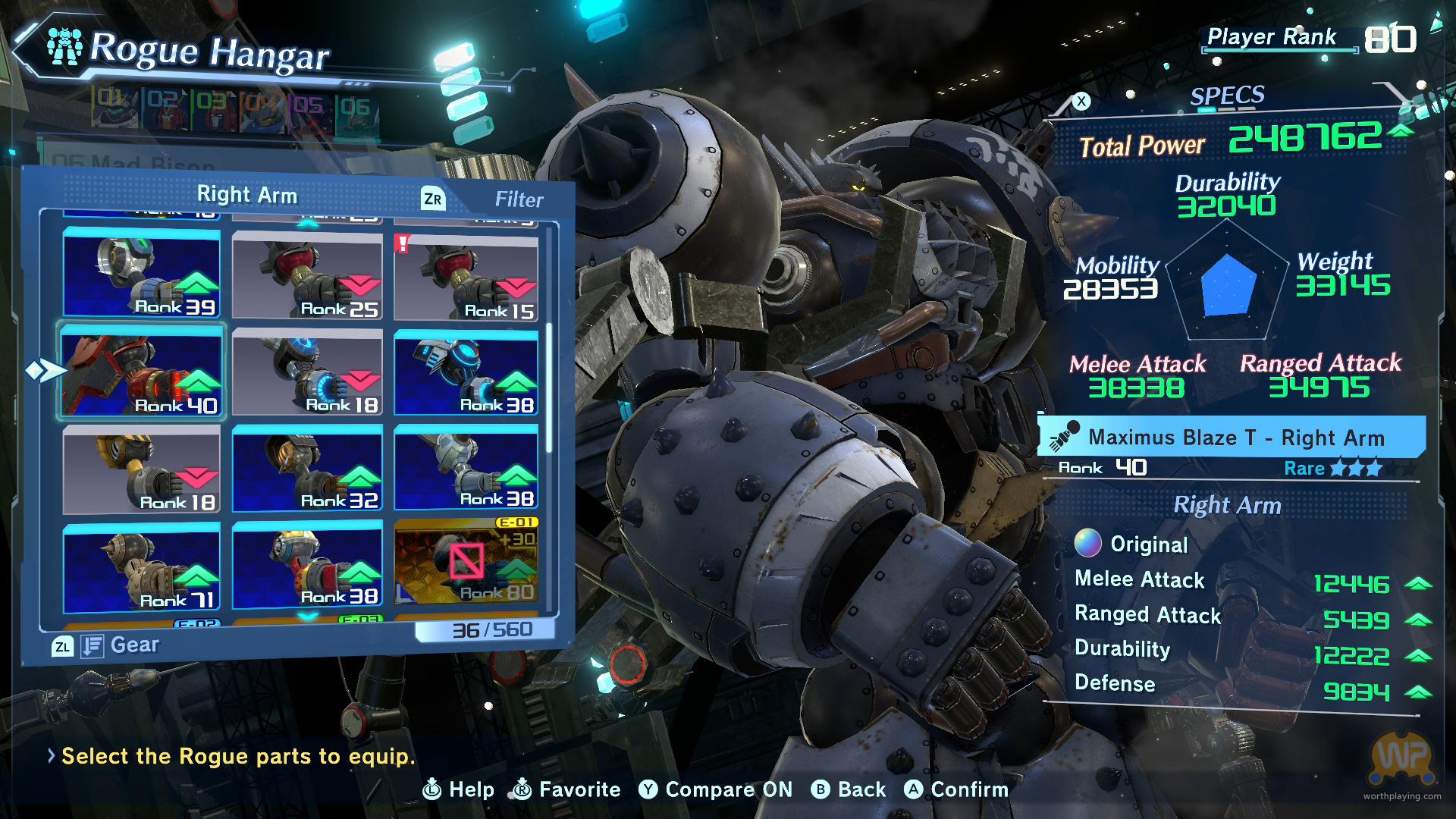1456x819 pixels.
Task: Toggle the Compare ON option
Action: tap(715, 789)
